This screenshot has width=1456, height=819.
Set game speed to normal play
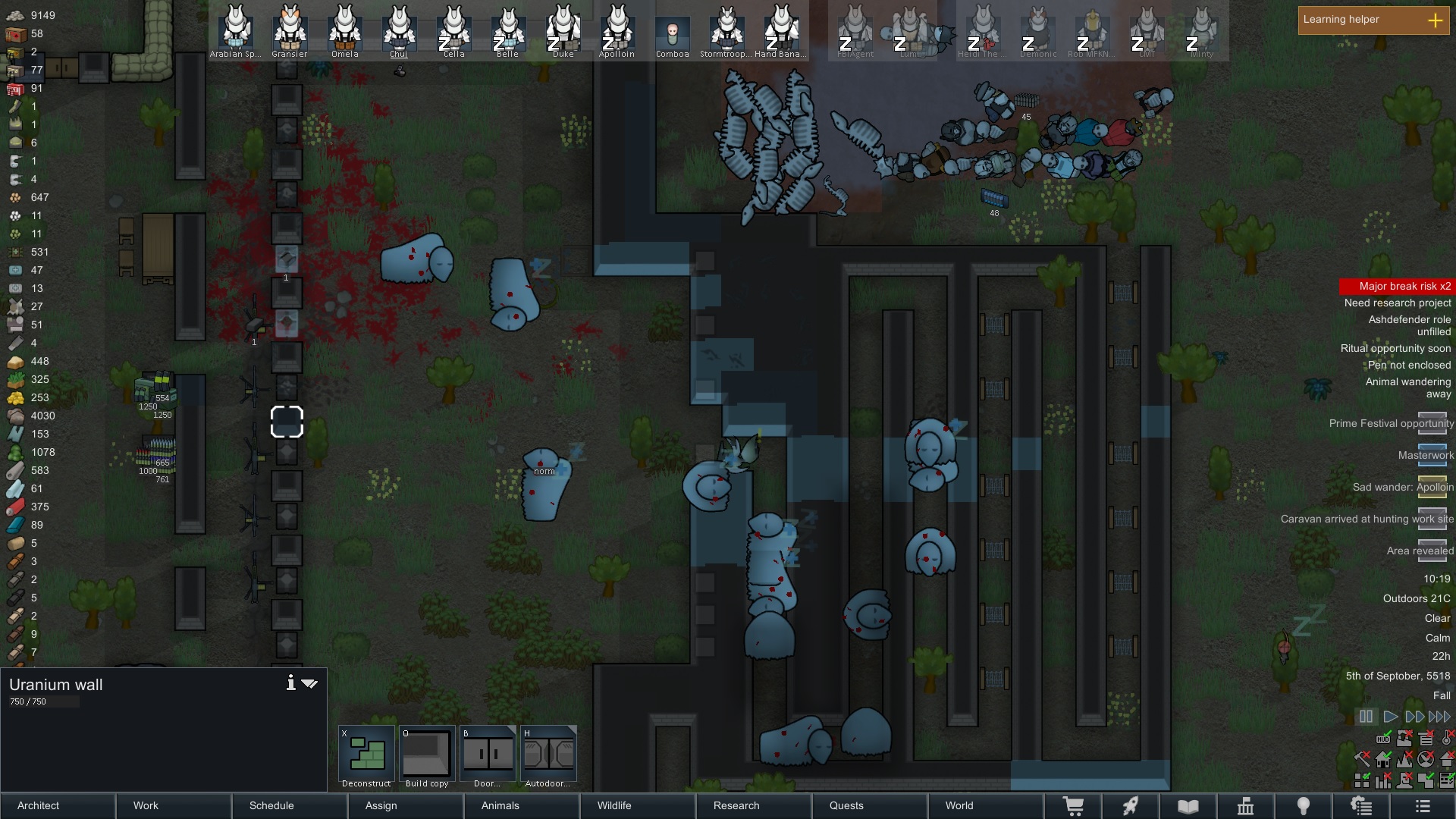pos(1391,717)
